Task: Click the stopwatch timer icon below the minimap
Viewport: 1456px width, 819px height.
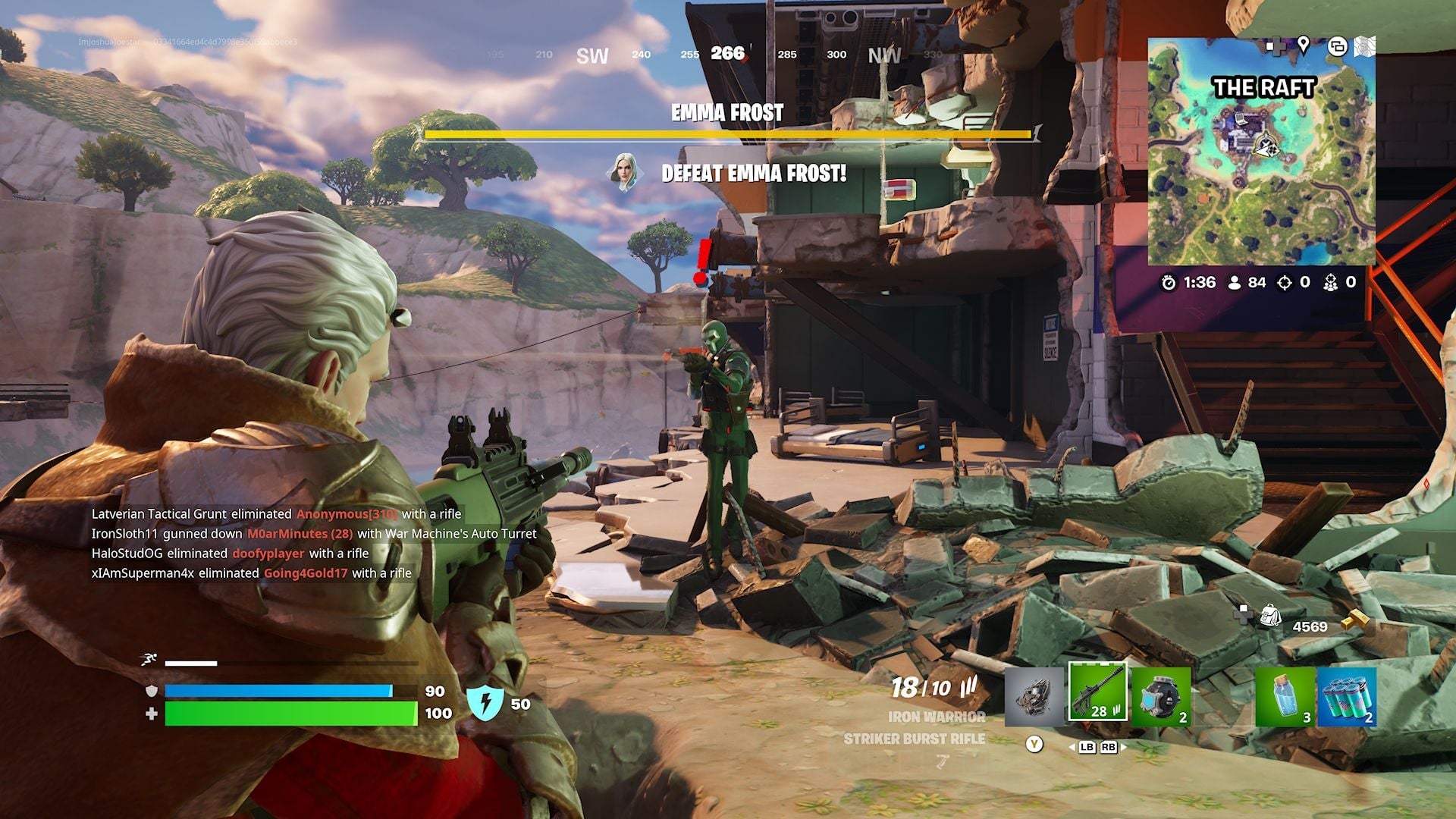Action: point(1169,281)
